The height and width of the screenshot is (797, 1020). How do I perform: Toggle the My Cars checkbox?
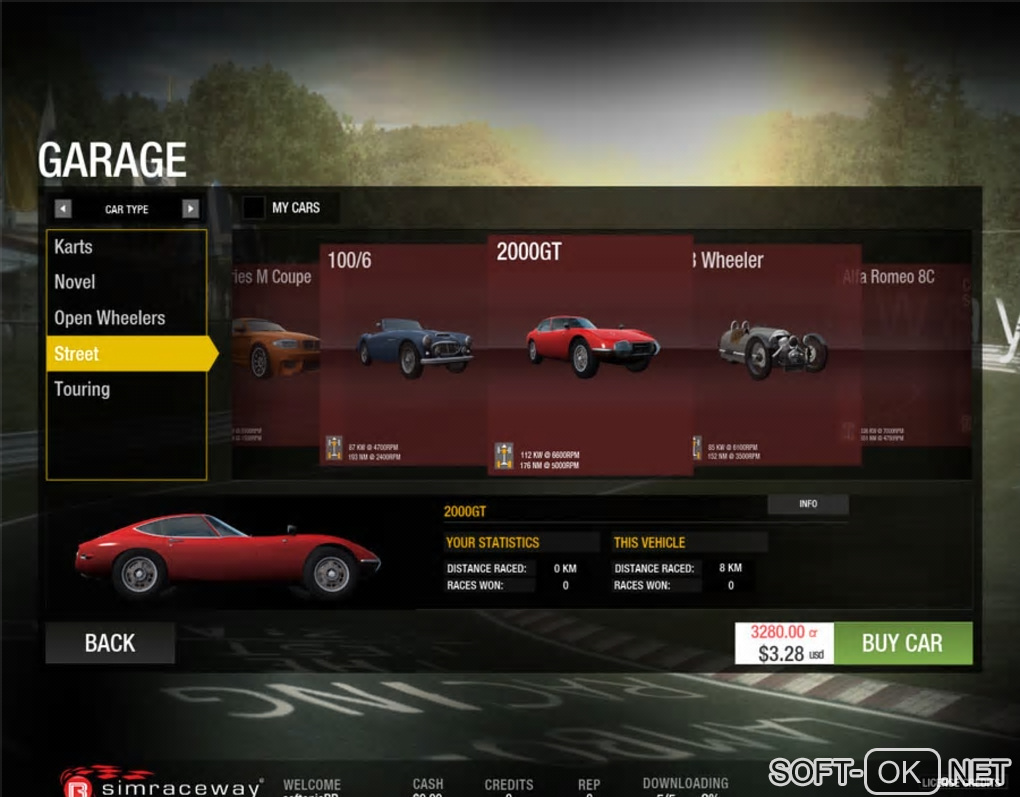(x=254, y=208)
